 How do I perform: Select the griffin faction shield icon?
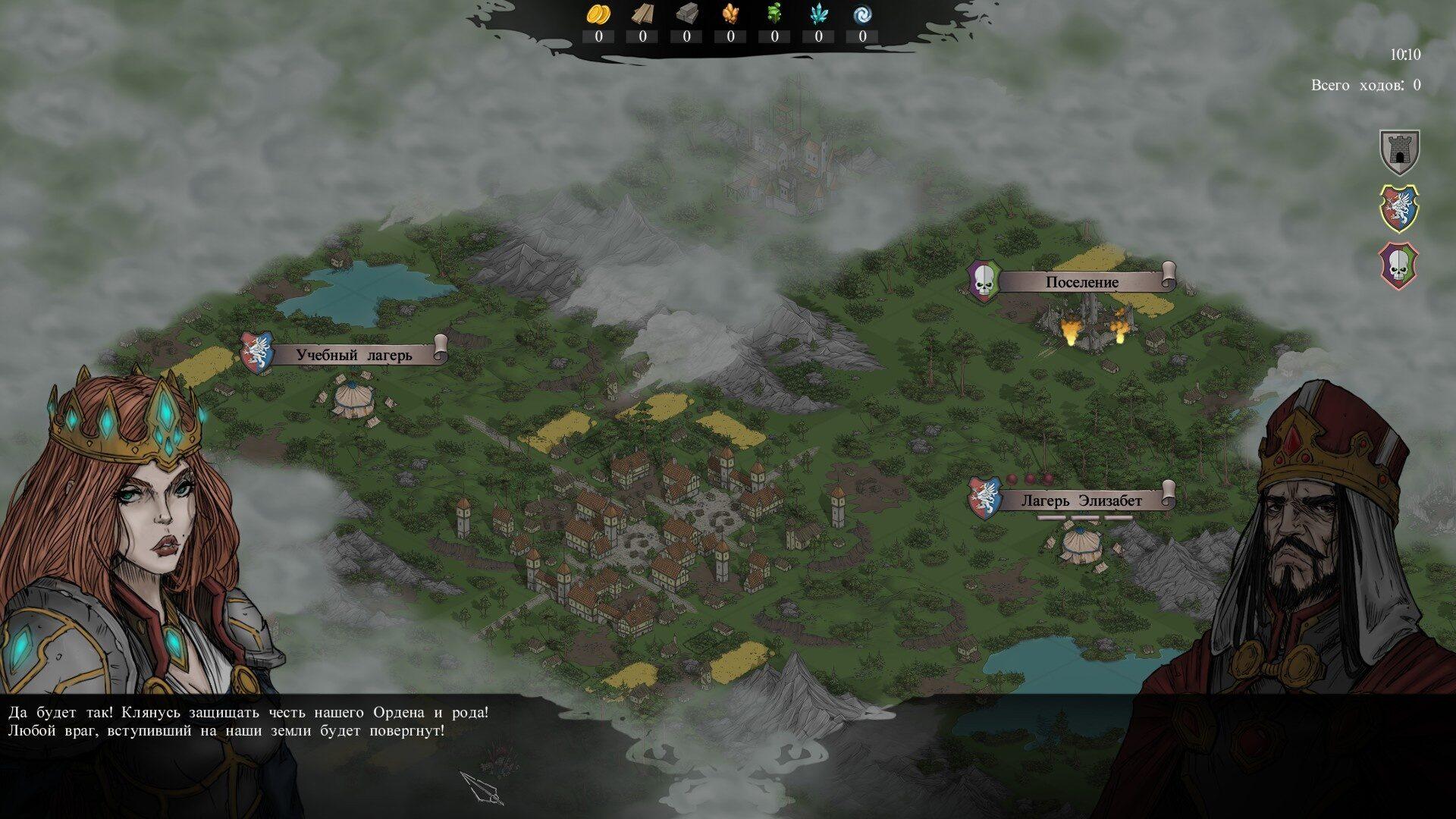click(x=1399, y=208)
